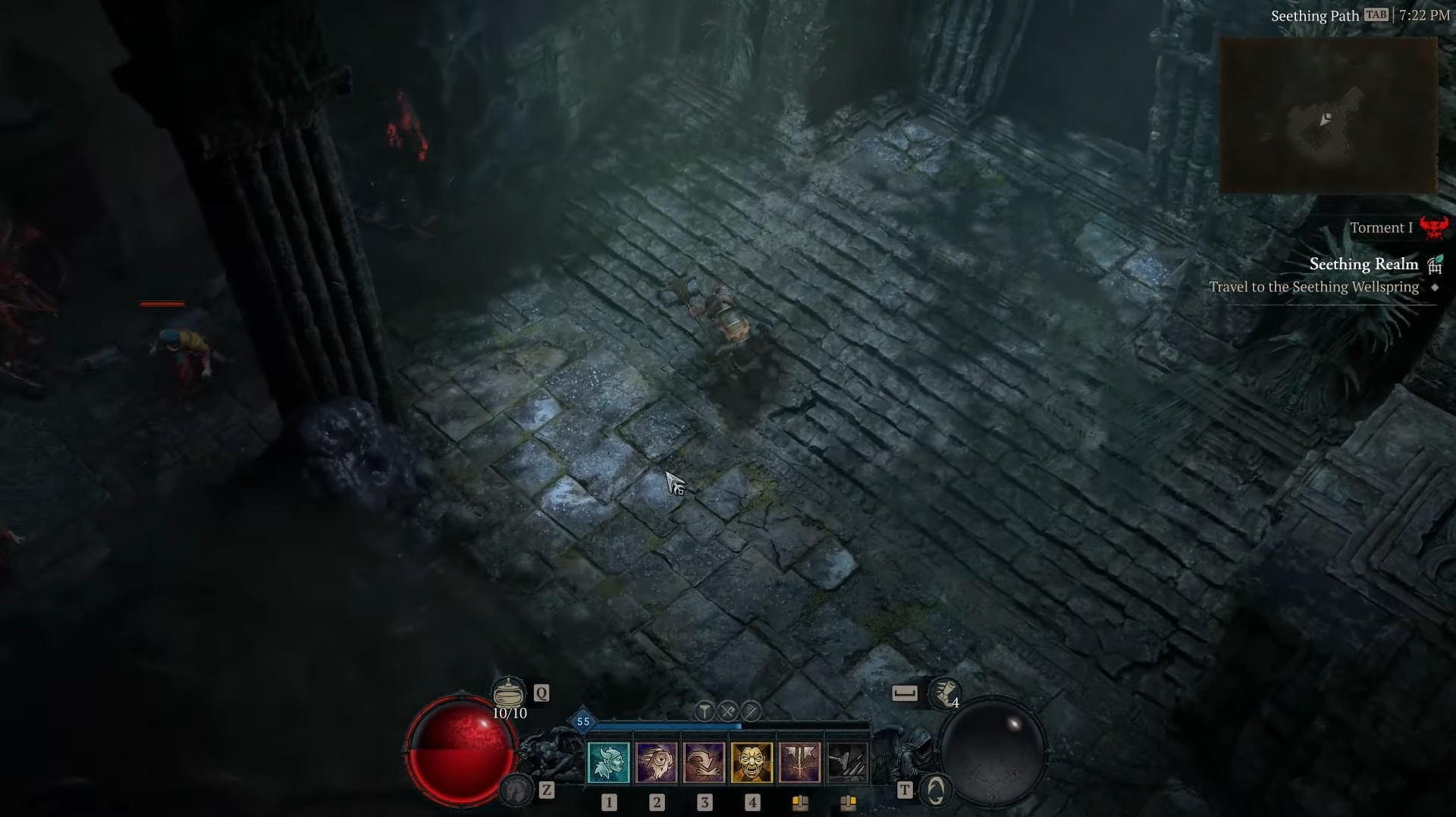Switch to the axe technique icon

coord(728,711)
